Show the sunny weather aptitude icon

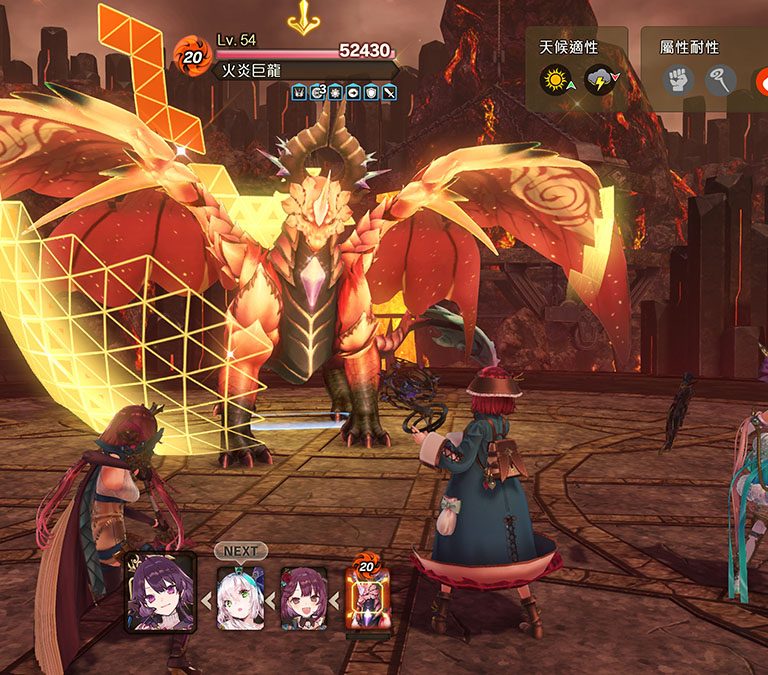[x=554, y=80]
